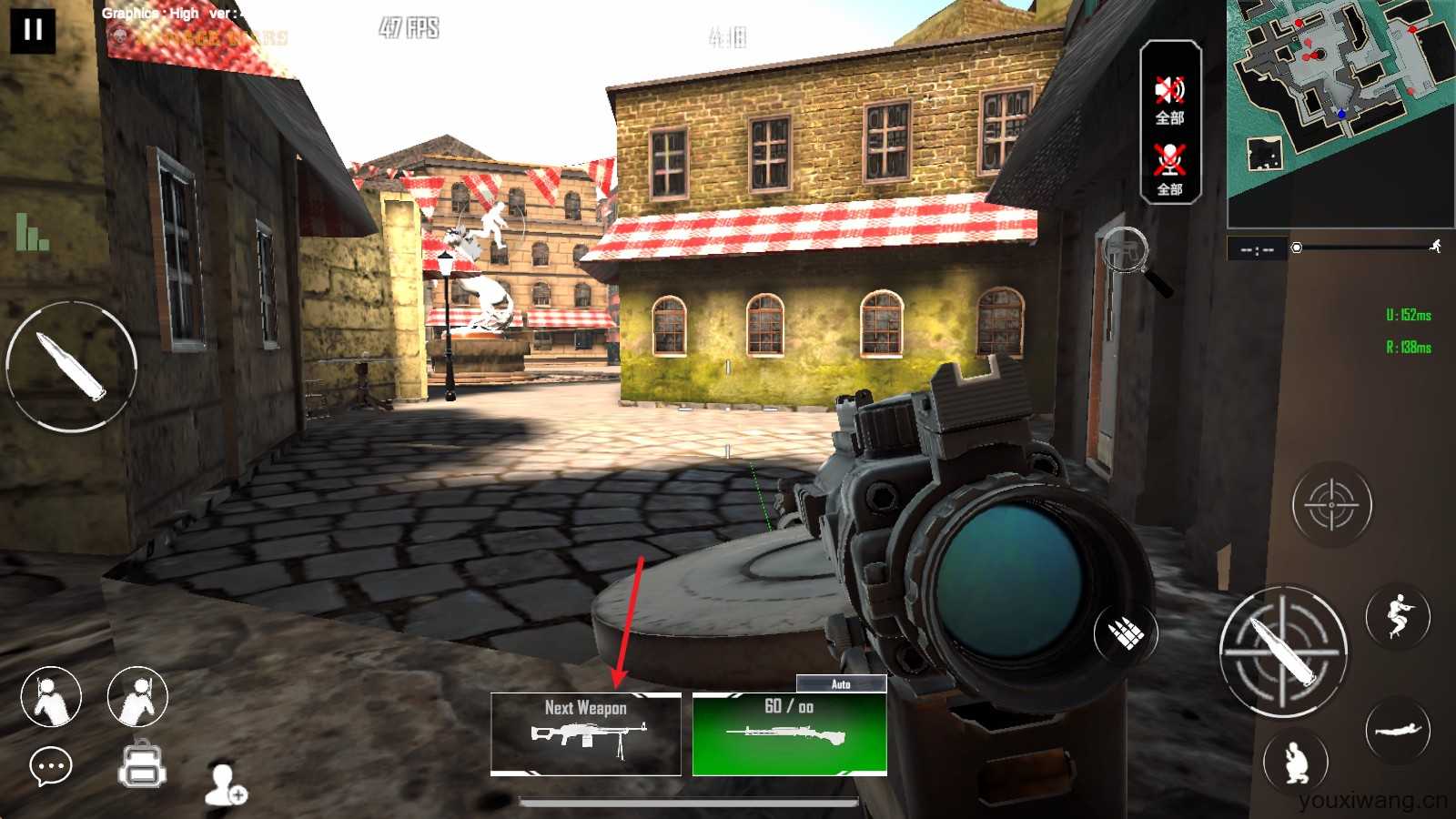Pause the game with the pause button
Viewport: 1456px width, 819px height.
tap(33, 30)
